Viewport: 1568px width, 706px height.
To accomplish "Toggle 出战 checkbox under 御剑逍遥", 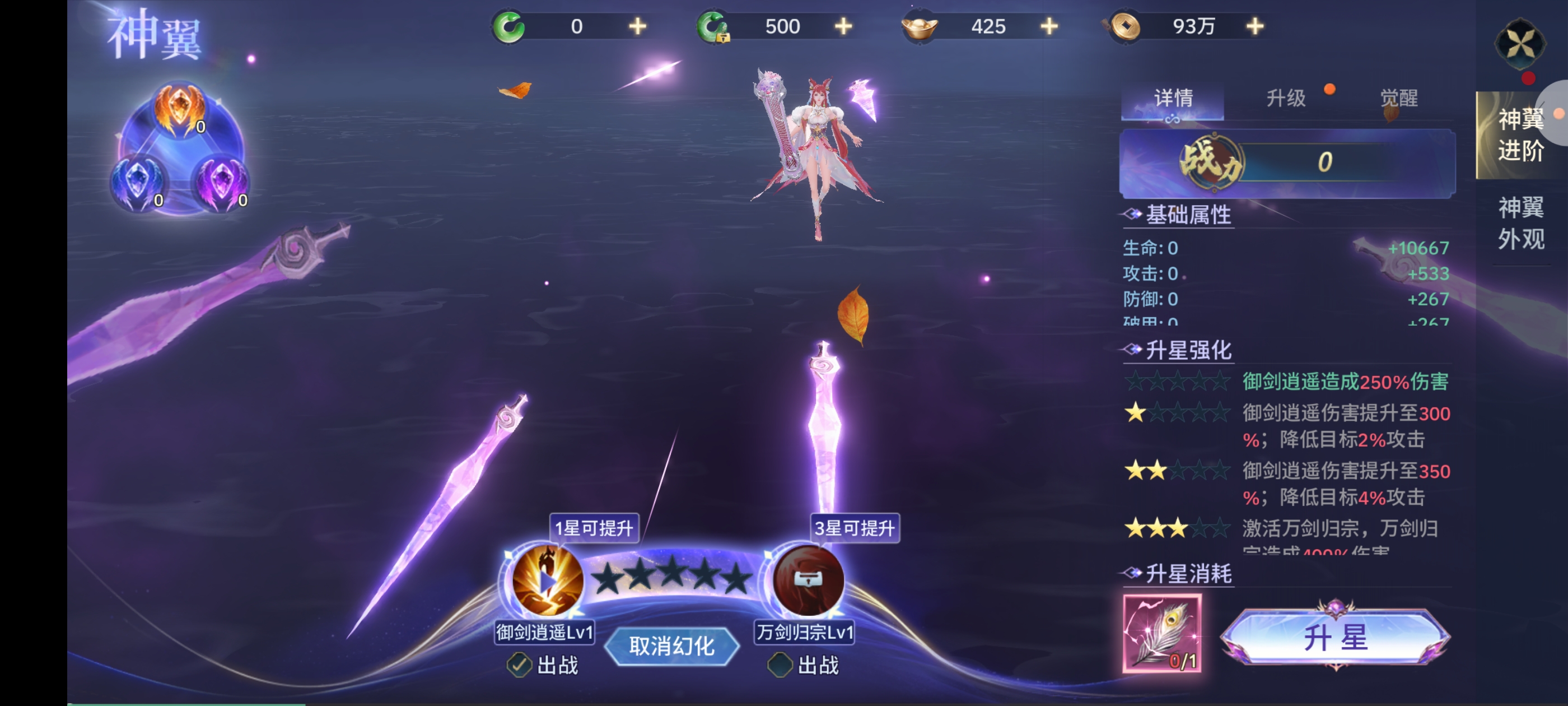I will (519, 665).
